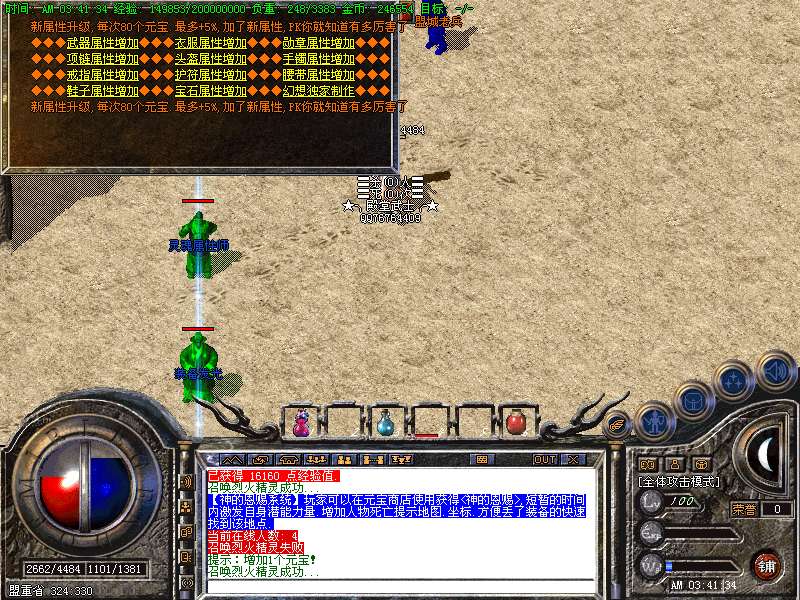Viewport: 800px width, 600px height.
Task: Open the medal attribute boost link (勋章属性增加)
Action: (x=318, y=43)
